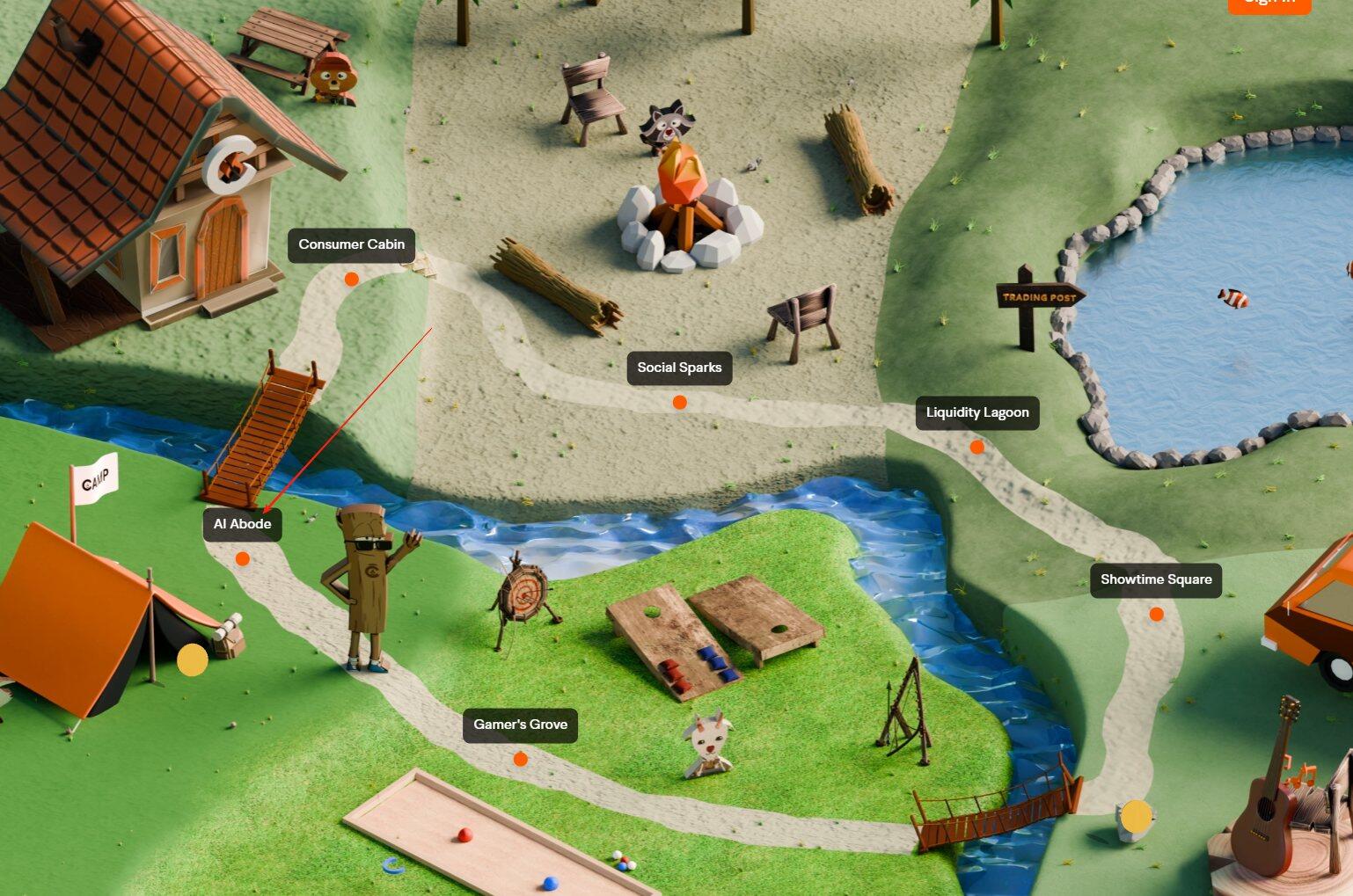1353x896 pixels.
Task: Click the Sign In button
Action: pyautogui.click(x=1269, y=3)
